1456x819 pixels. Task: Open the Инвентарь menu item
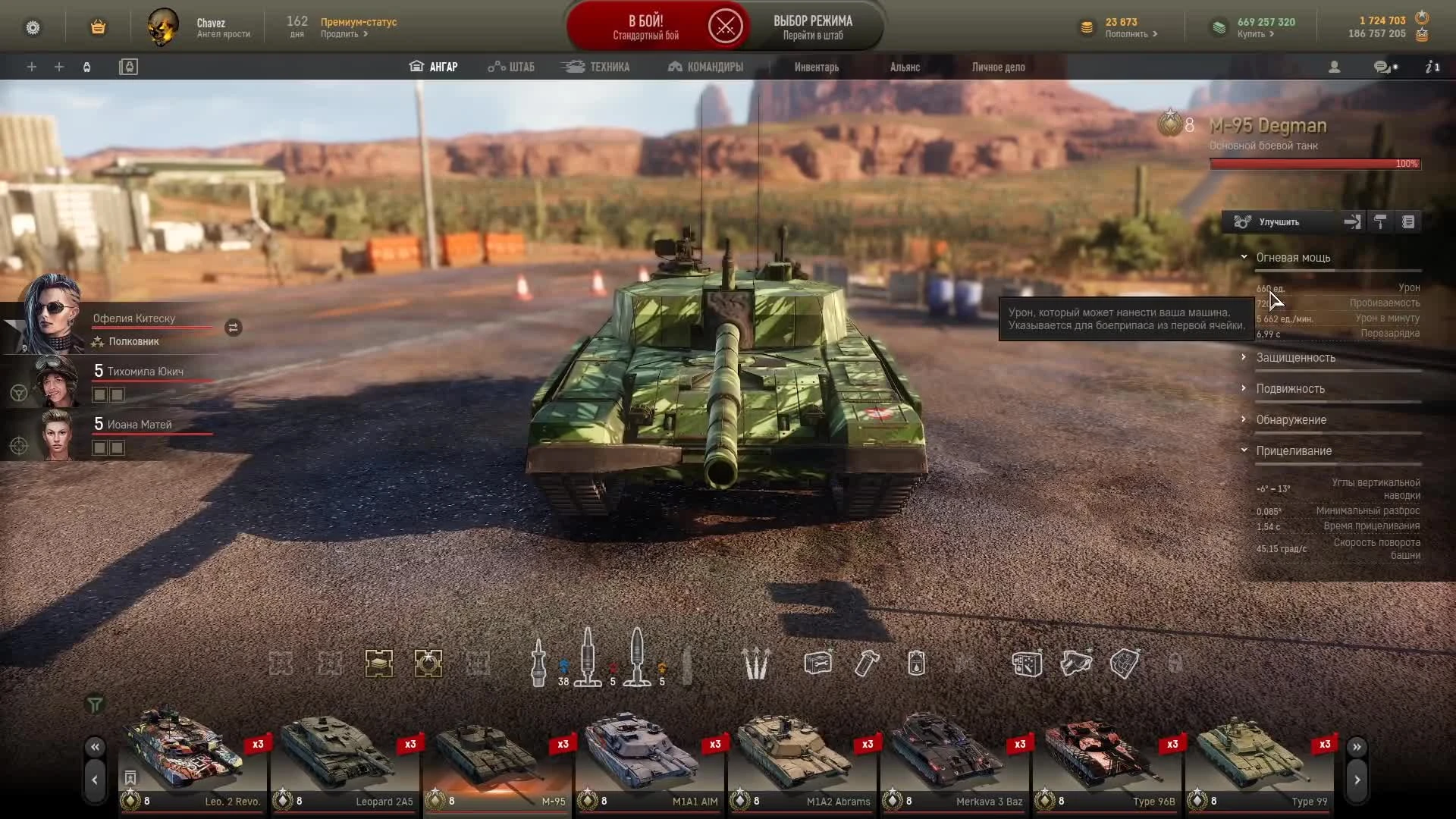[816, 67]
